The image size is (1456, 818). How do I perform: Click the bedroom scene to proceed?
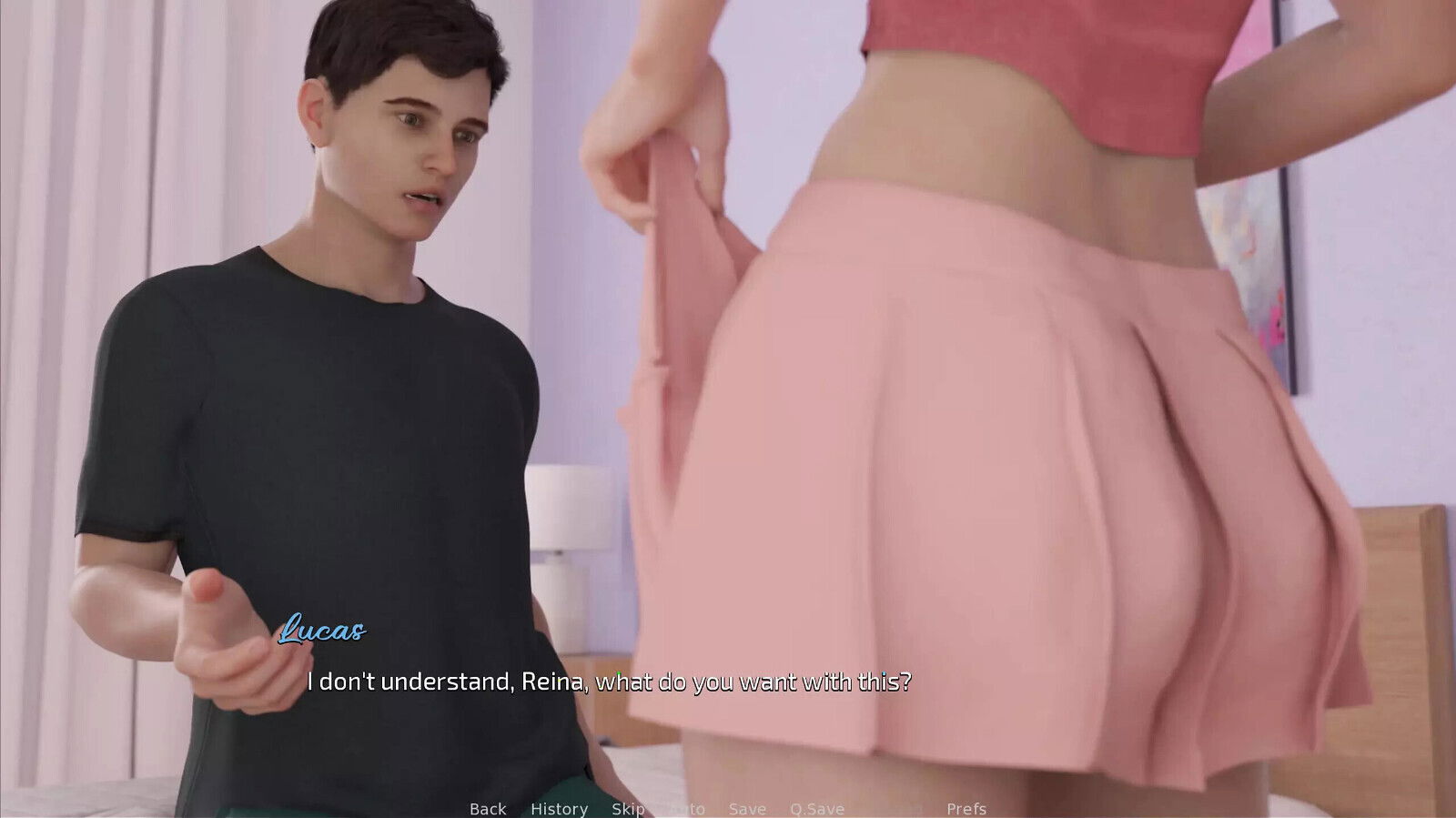728,364
